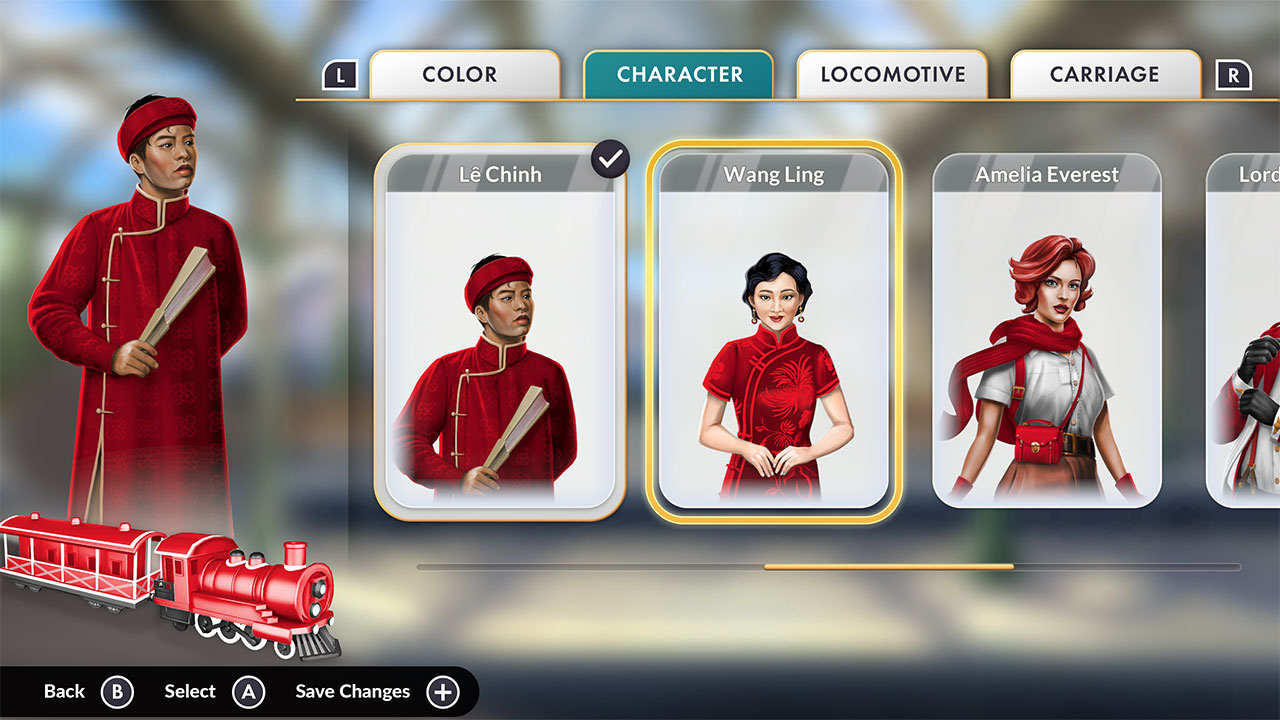
Task: Select the Wang Ling character card
Action: [775, 330]
